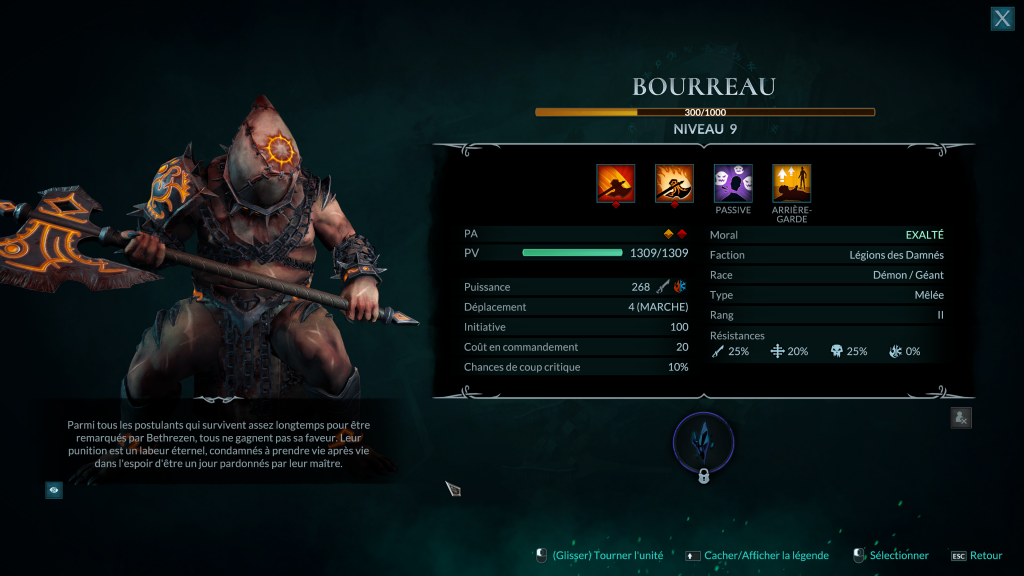Close the Bourreau unit sheet
The image size is (1024, 576).
coord(1002,18)
